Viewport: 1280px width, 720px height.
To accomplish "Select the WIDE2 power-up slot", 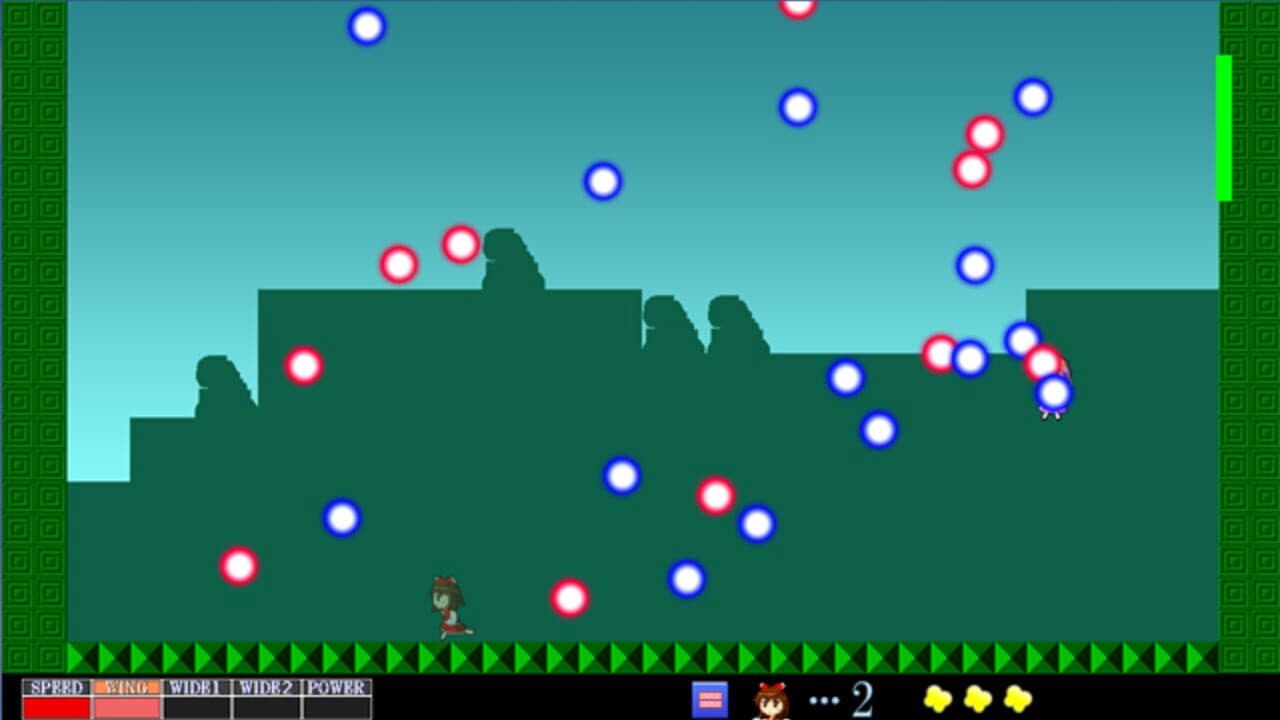I will click(264, 688).
